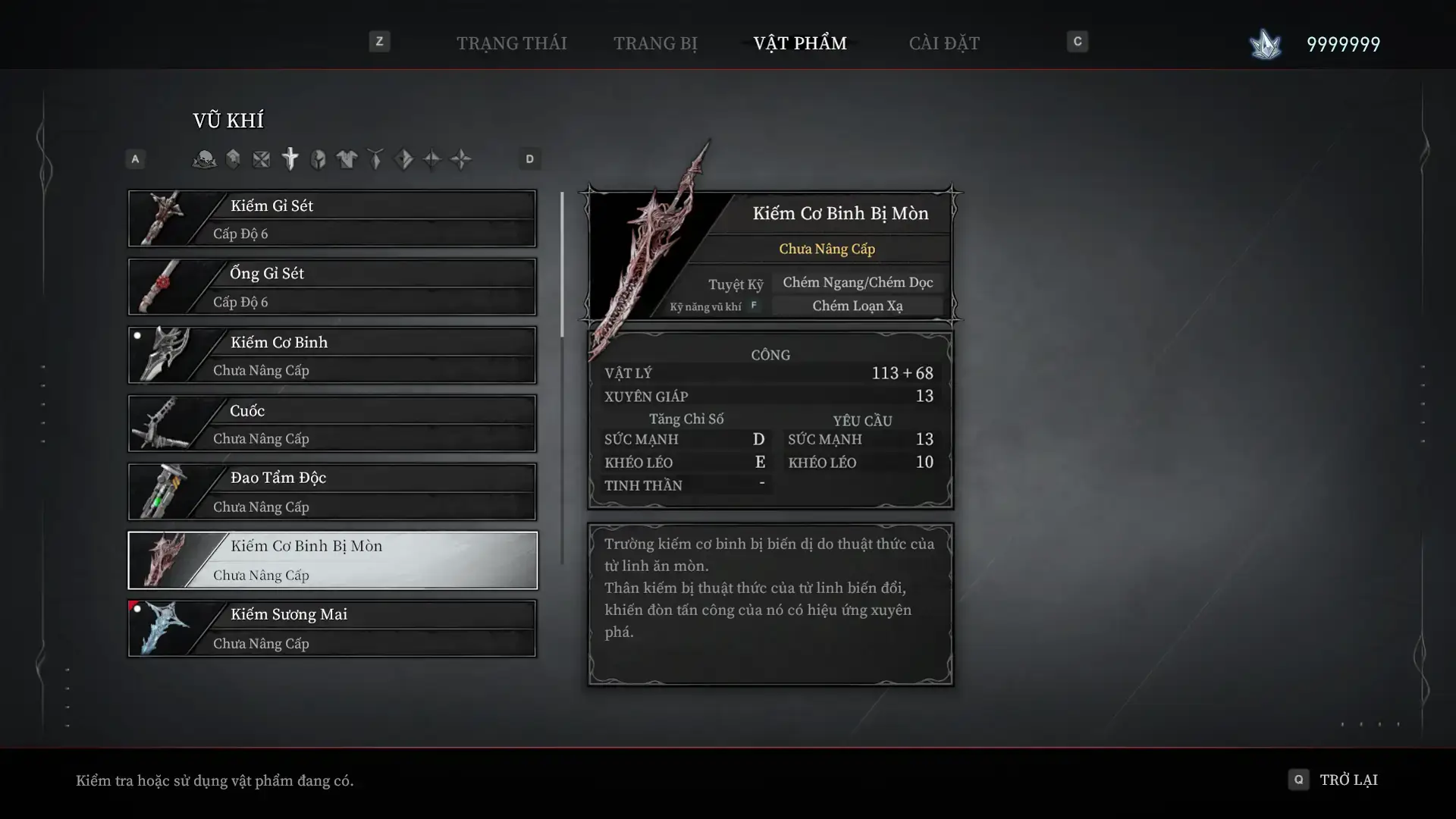Open the sword-shaped weapon category
1456x819 pixels.
click(290, 159)
